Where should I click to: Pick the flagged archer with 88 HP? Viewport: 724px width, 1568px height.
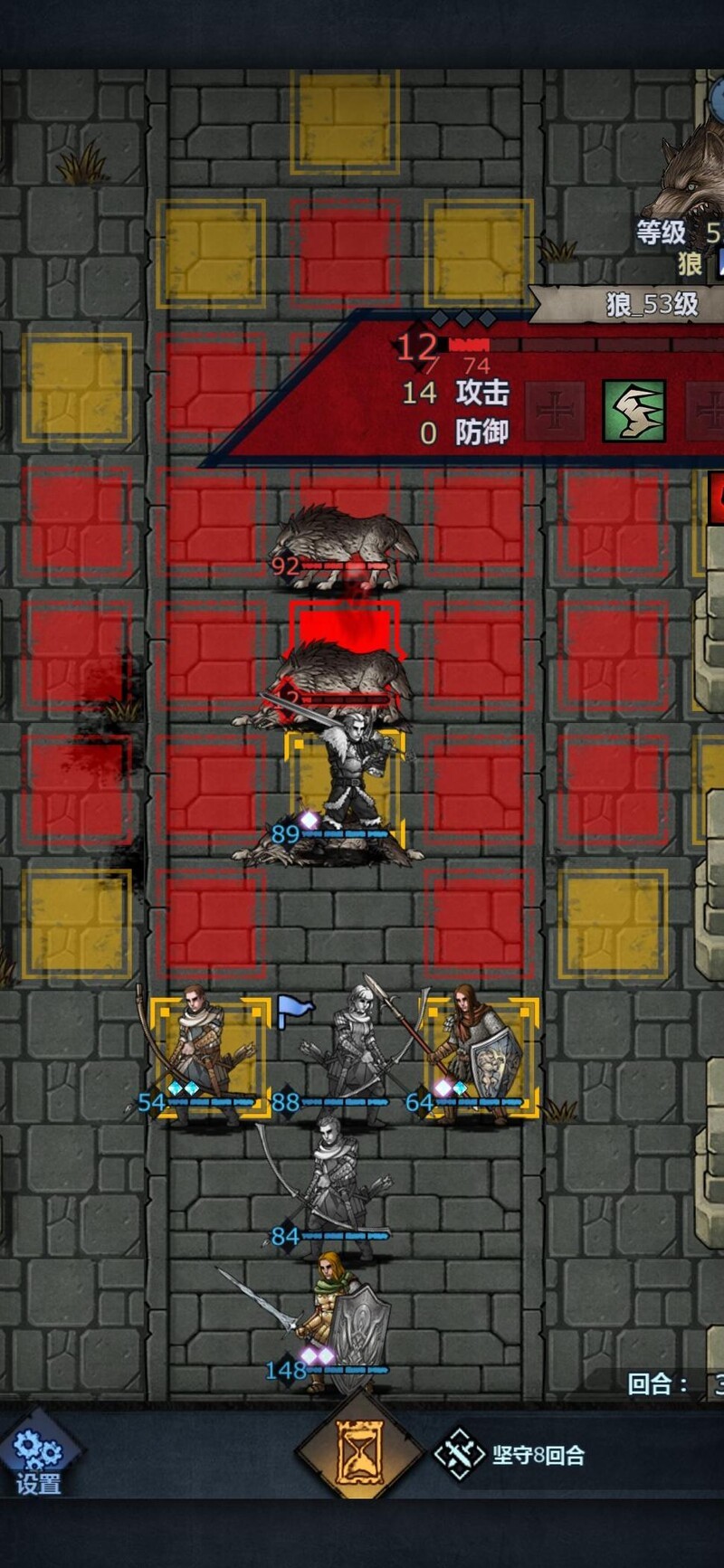348,1054
